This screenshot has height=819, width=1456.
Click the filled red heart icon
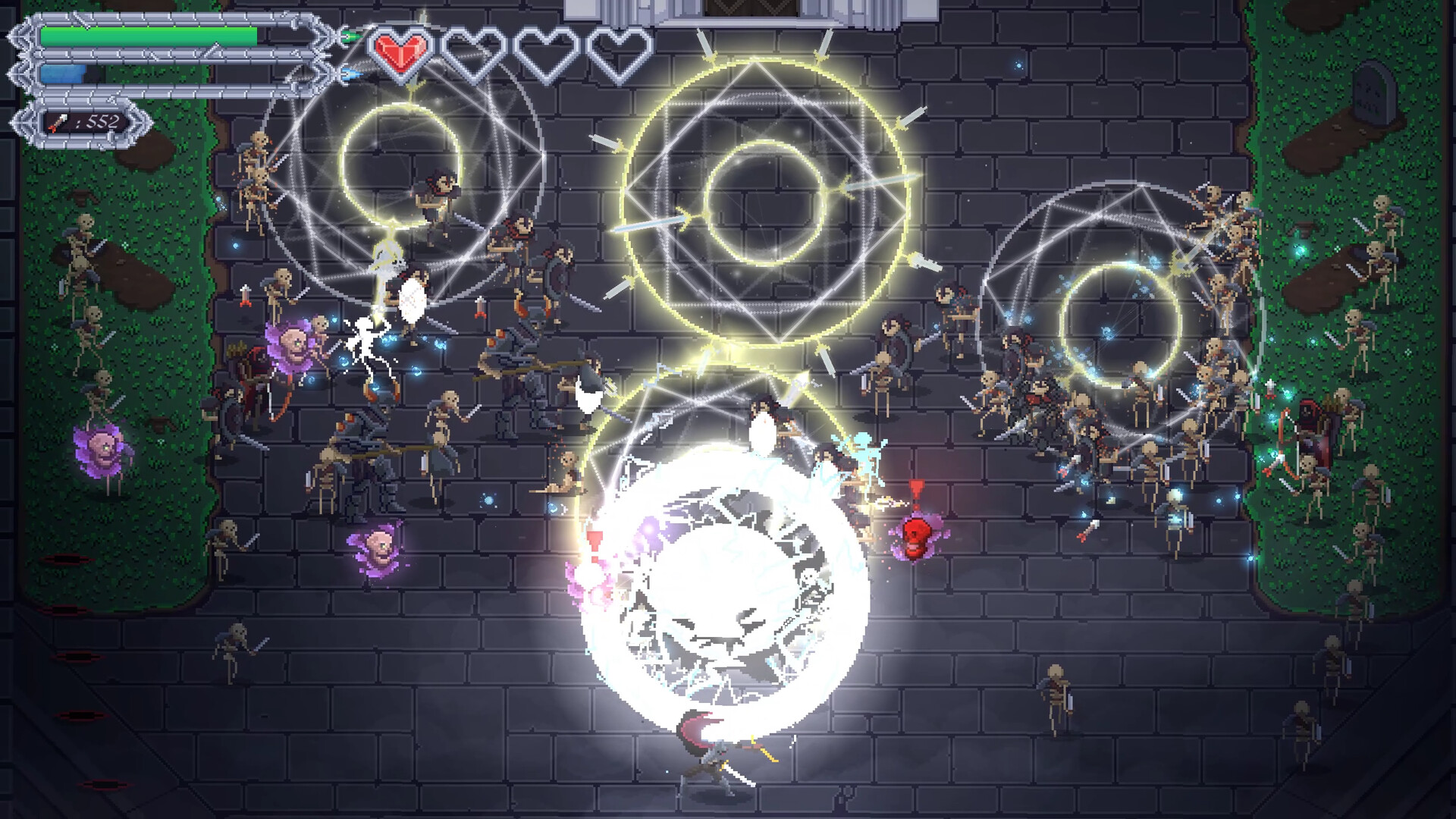(x=403, y=52)
